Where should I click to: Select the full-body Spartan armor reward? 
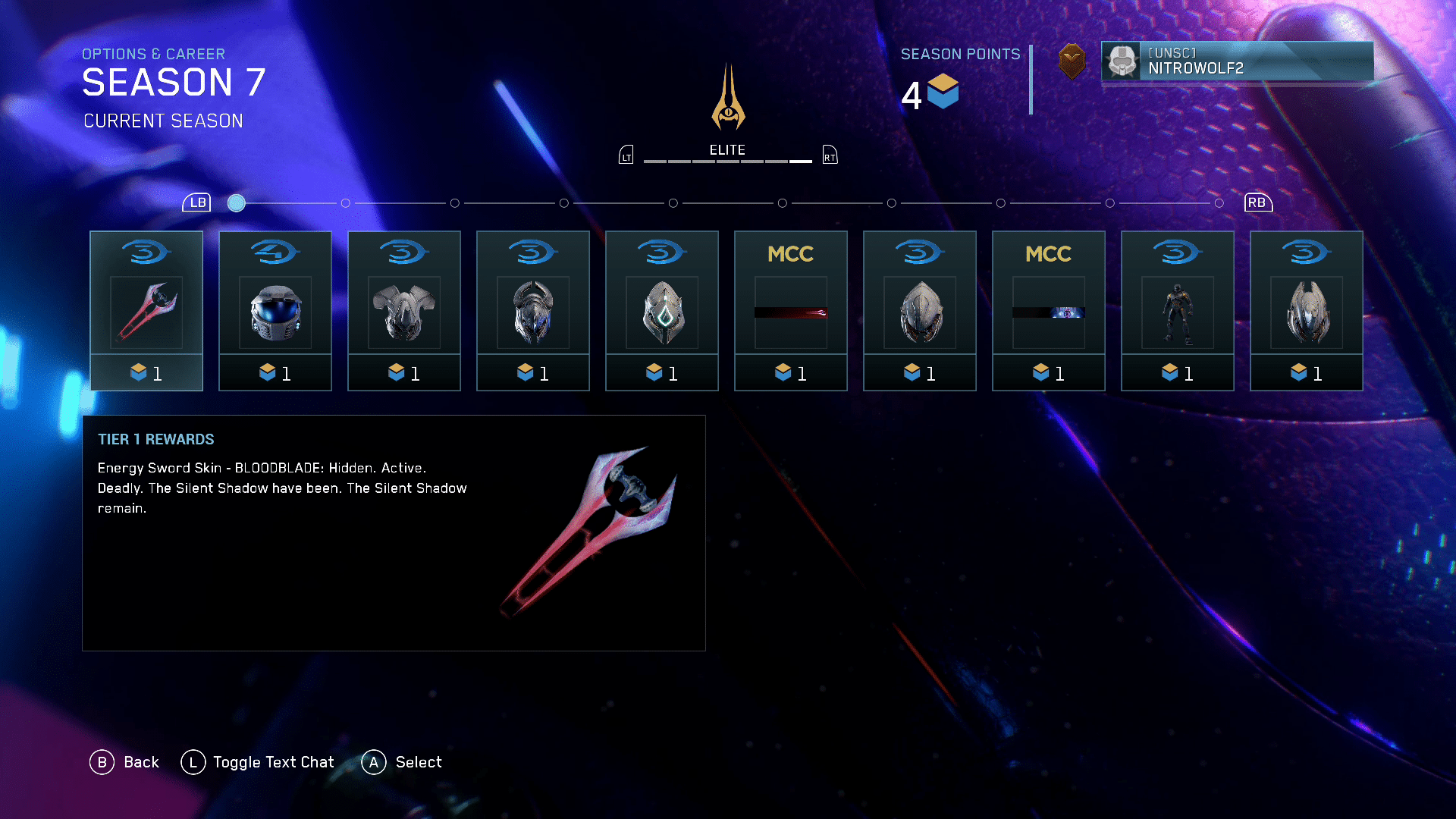click(x=1178, y=311)
